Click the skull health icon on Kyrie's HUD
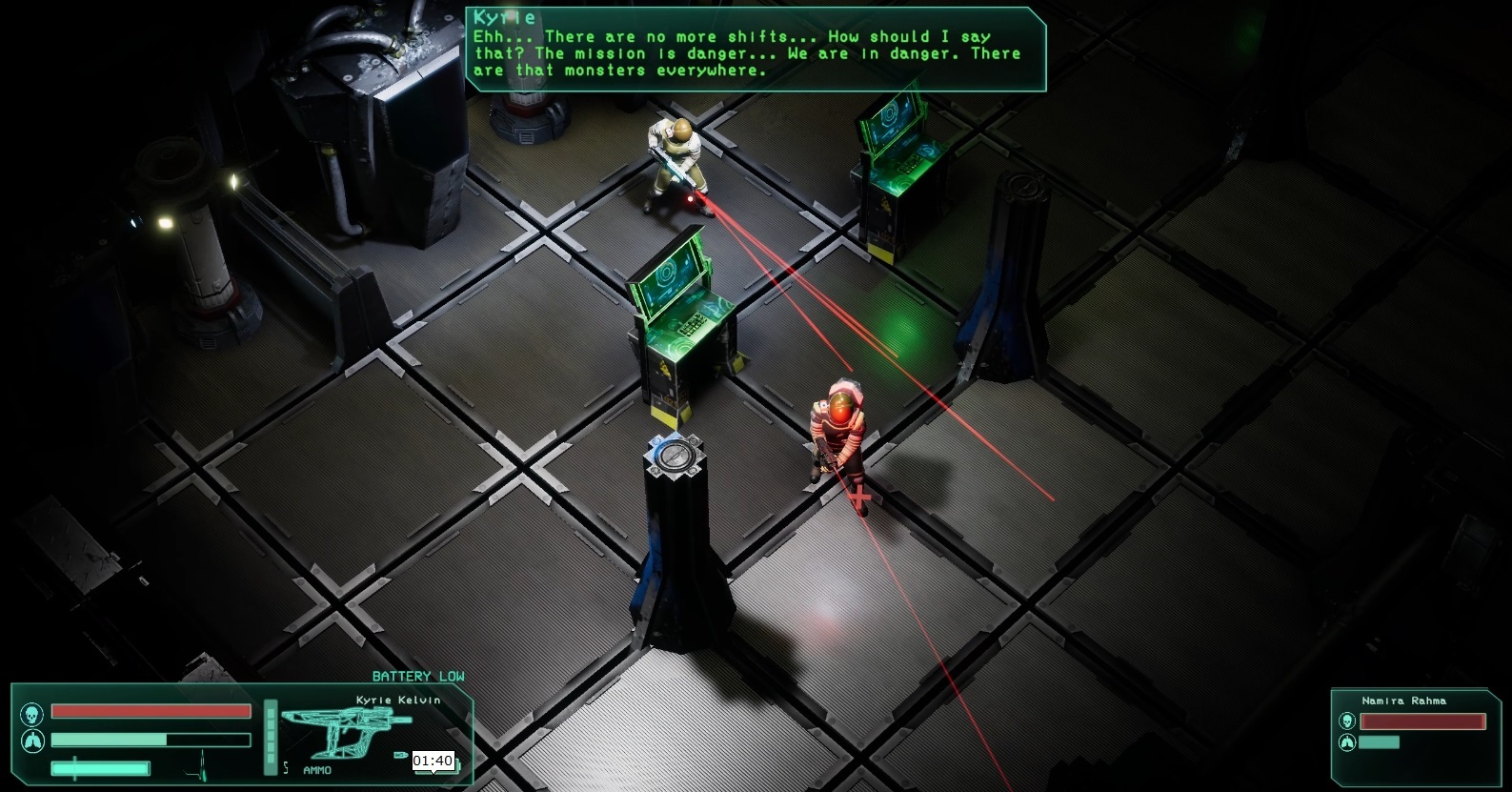The image size is (1512, 792). (x=31, y=712)
